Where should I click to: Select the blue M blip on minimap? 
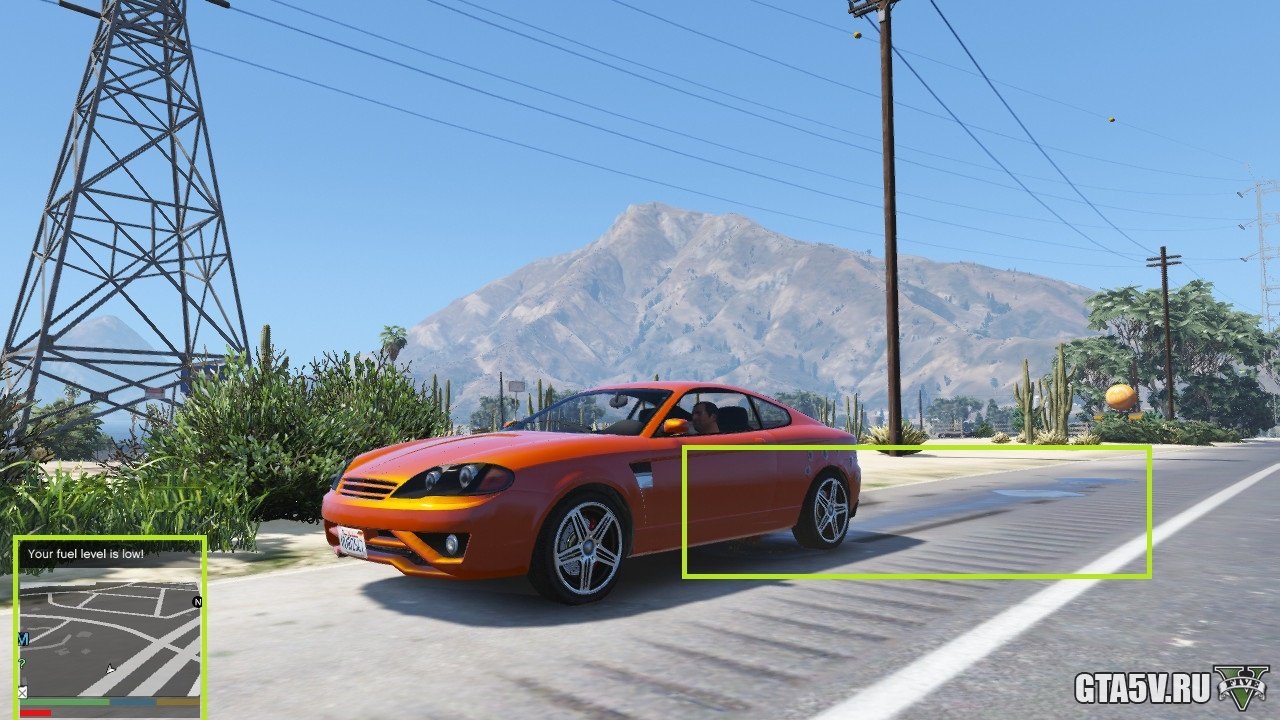(x=23, y=638)
